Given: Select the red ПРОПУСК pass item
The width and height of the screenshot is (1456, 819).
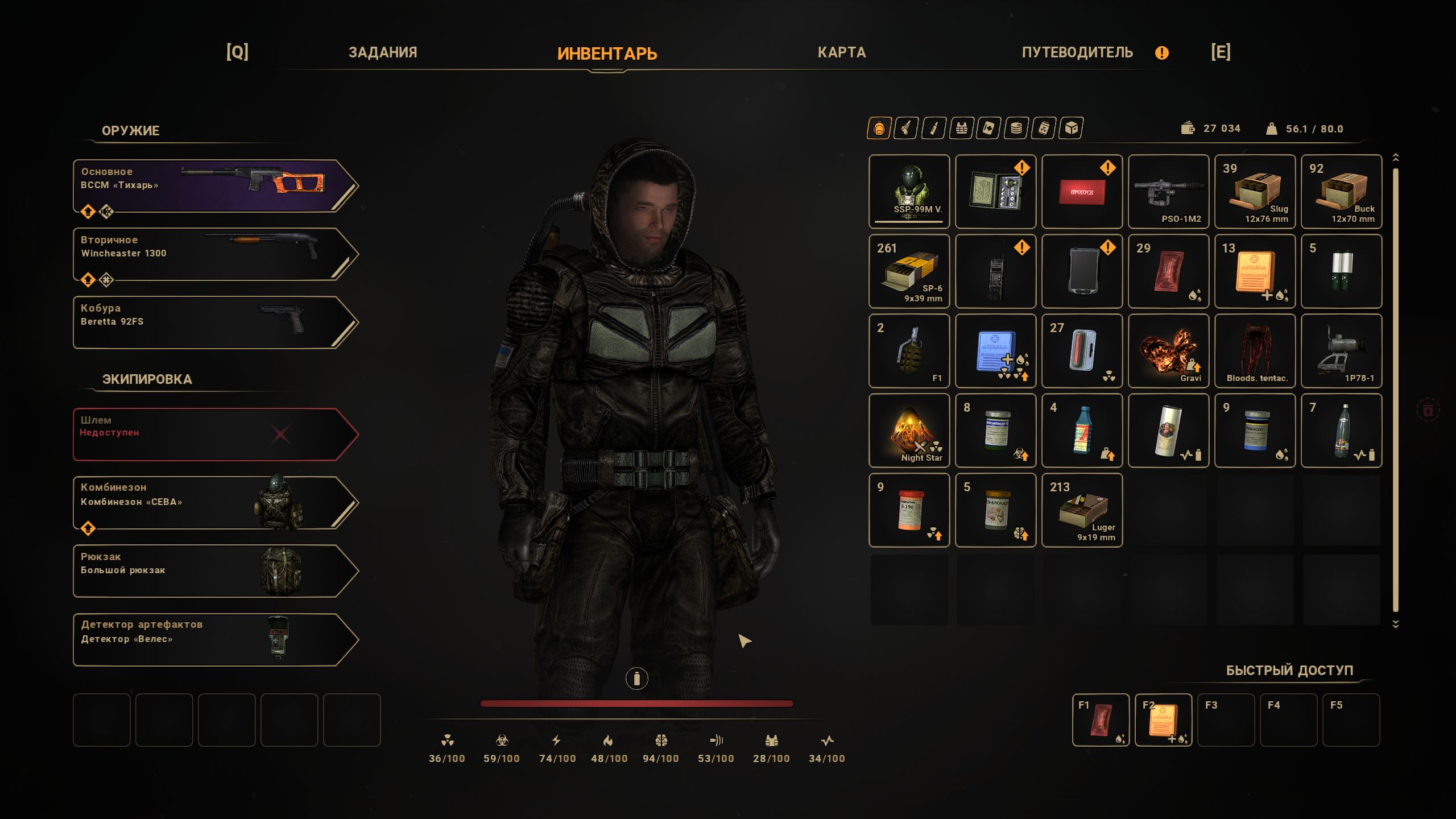Looking at the screenshot, I should click(1082, 192).
